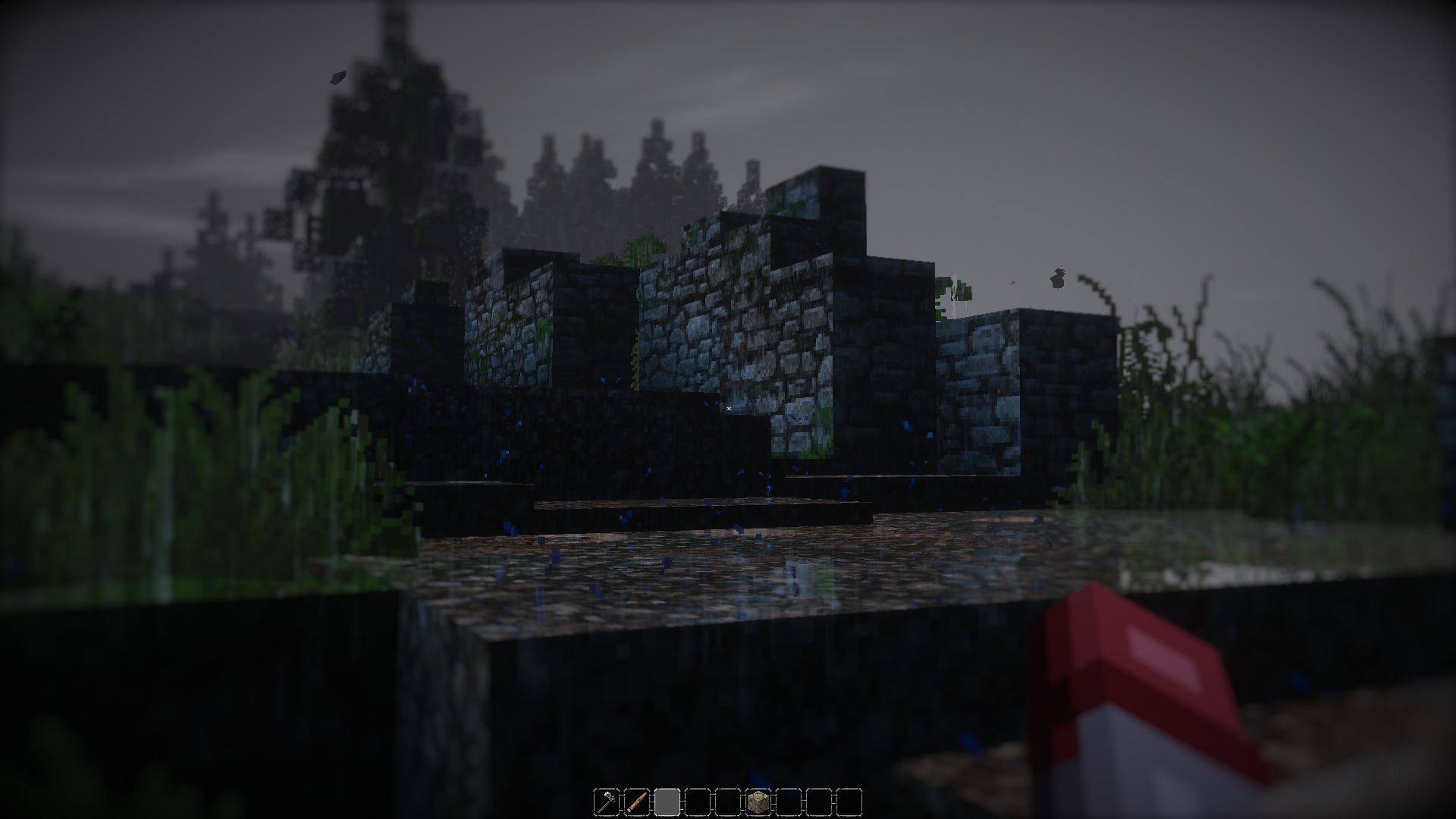Select the stone hammer hotbar slot

606,801
